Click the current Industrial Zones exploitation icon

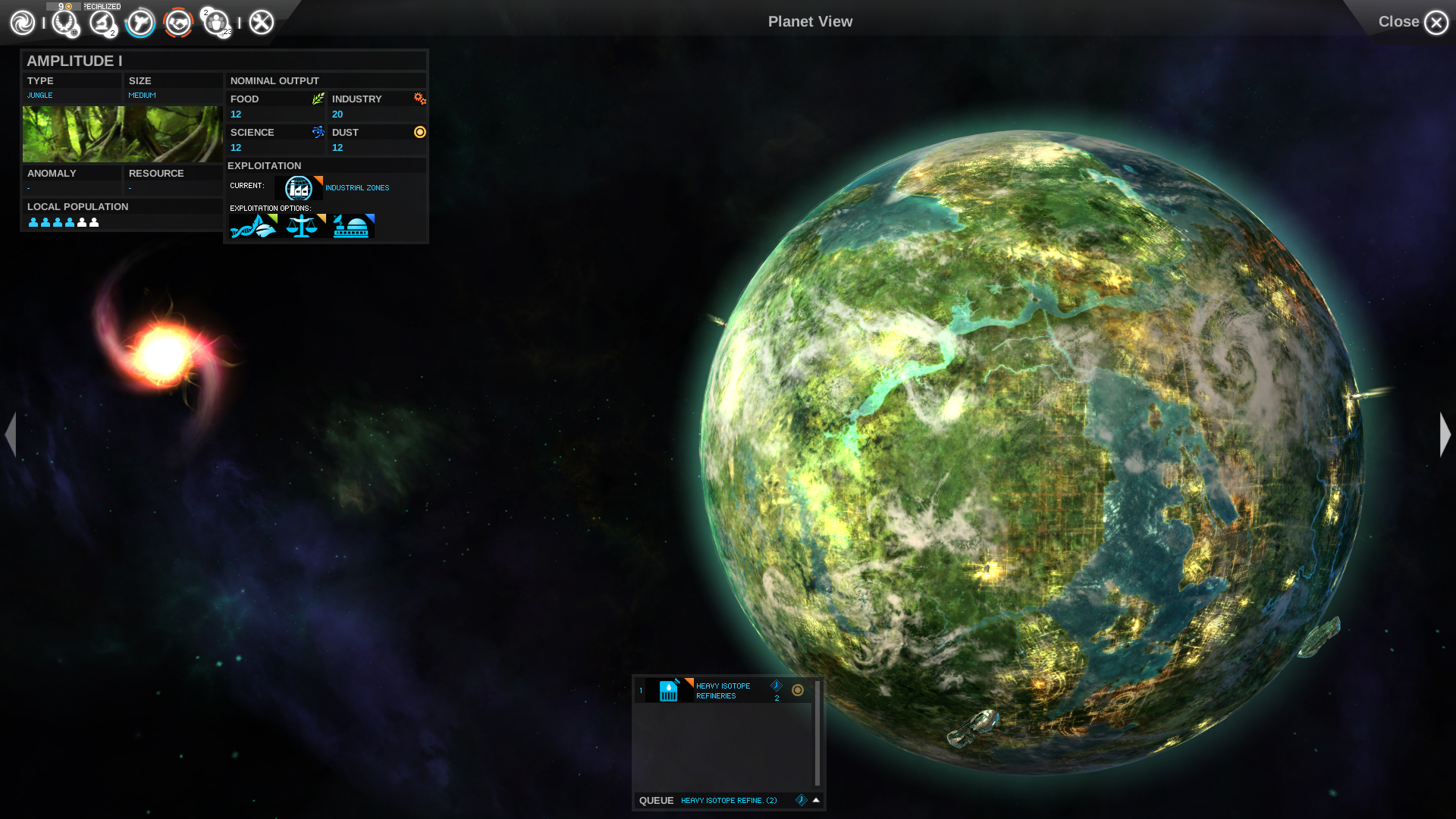[x=298, y=188]
